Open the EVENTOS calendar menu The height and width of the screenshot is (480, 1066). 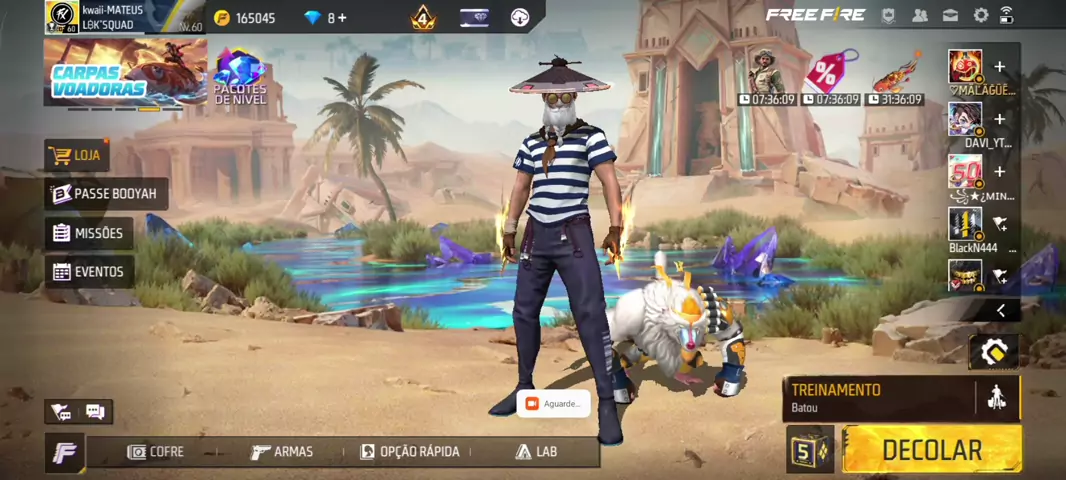(88, 271)
